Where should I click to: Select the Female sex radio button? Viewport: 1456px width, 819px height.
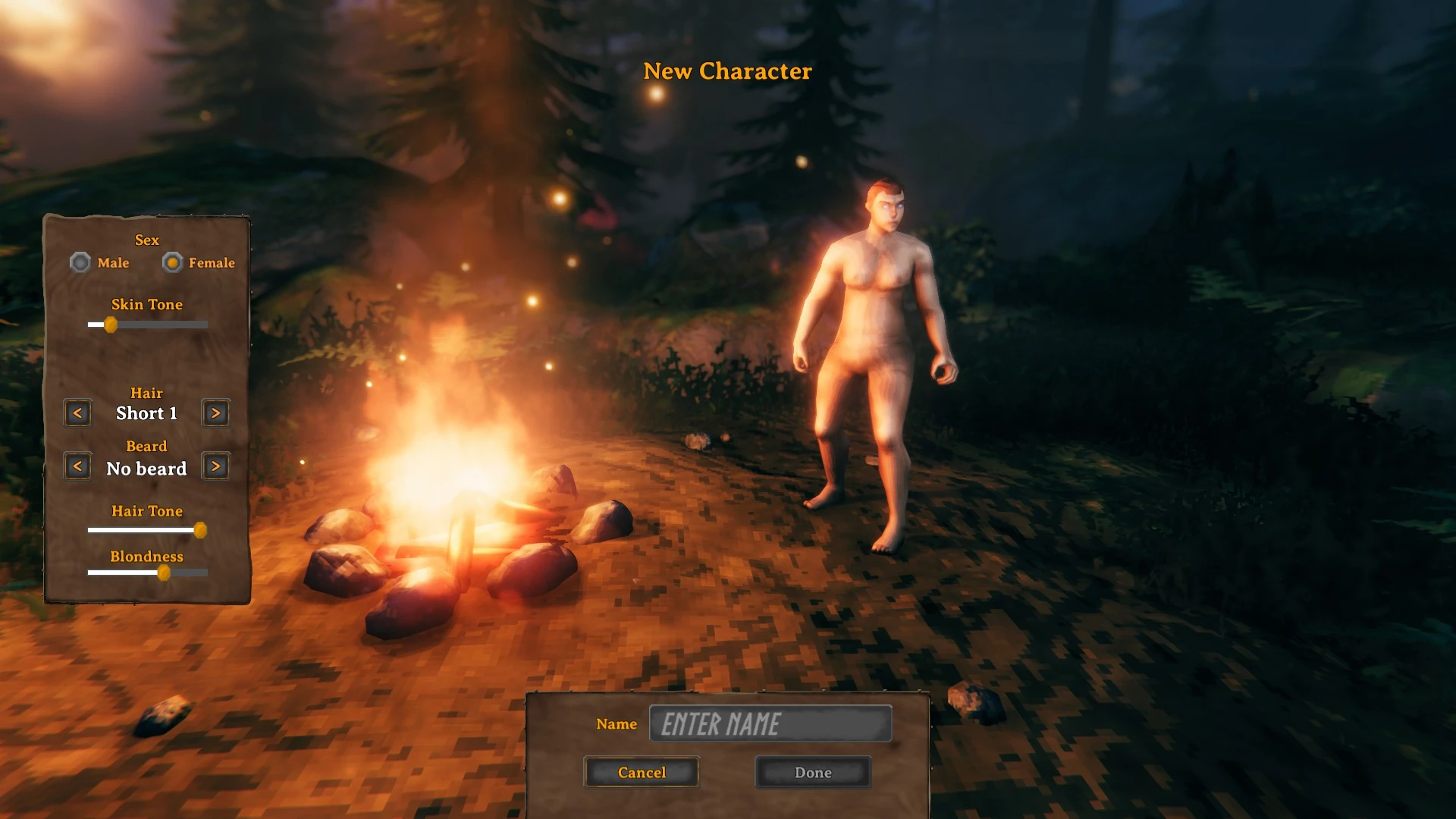(173, 262)
